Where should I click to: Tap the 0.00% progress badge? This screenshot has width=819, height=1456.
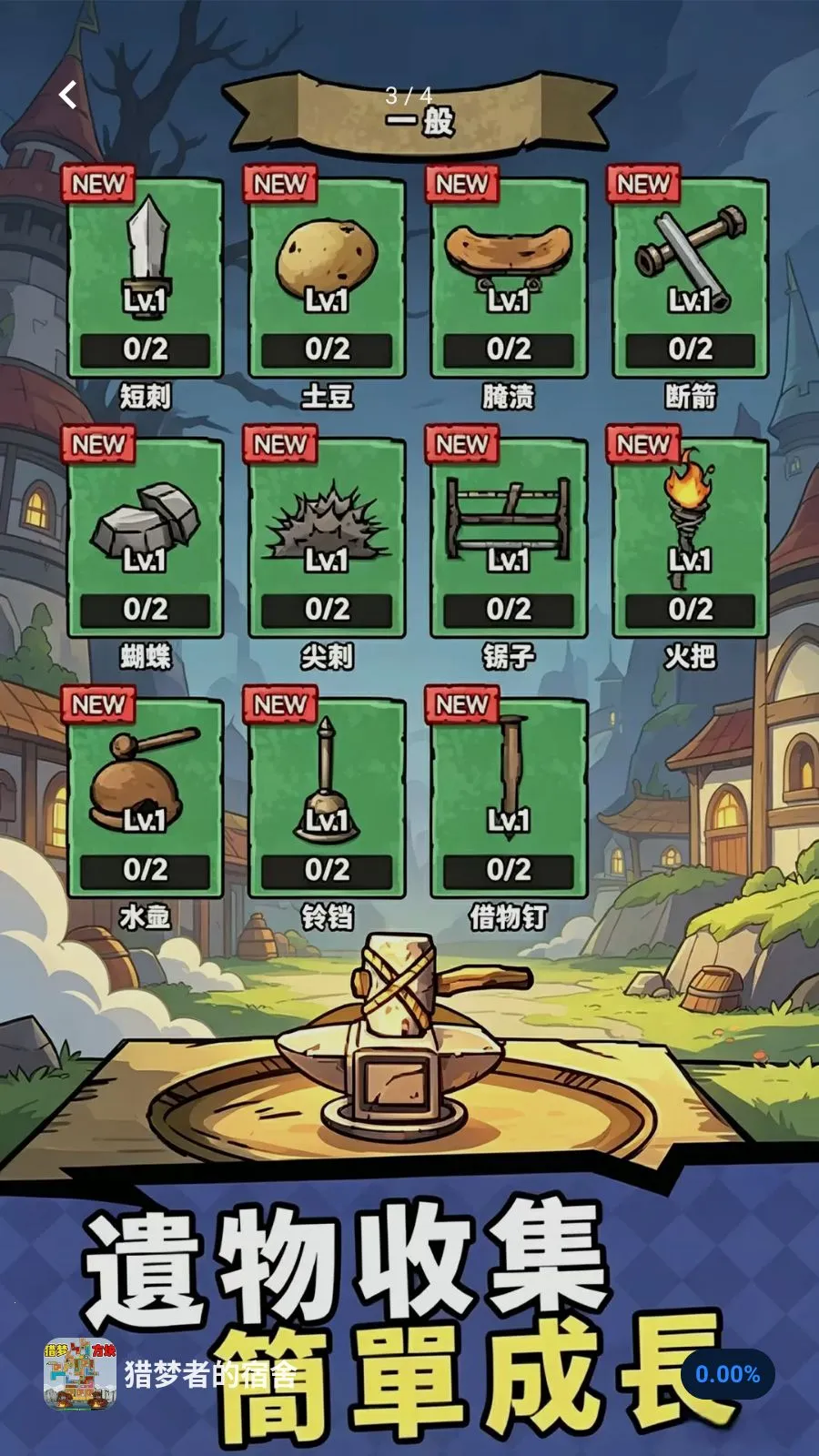click(x=727, y=1374)
